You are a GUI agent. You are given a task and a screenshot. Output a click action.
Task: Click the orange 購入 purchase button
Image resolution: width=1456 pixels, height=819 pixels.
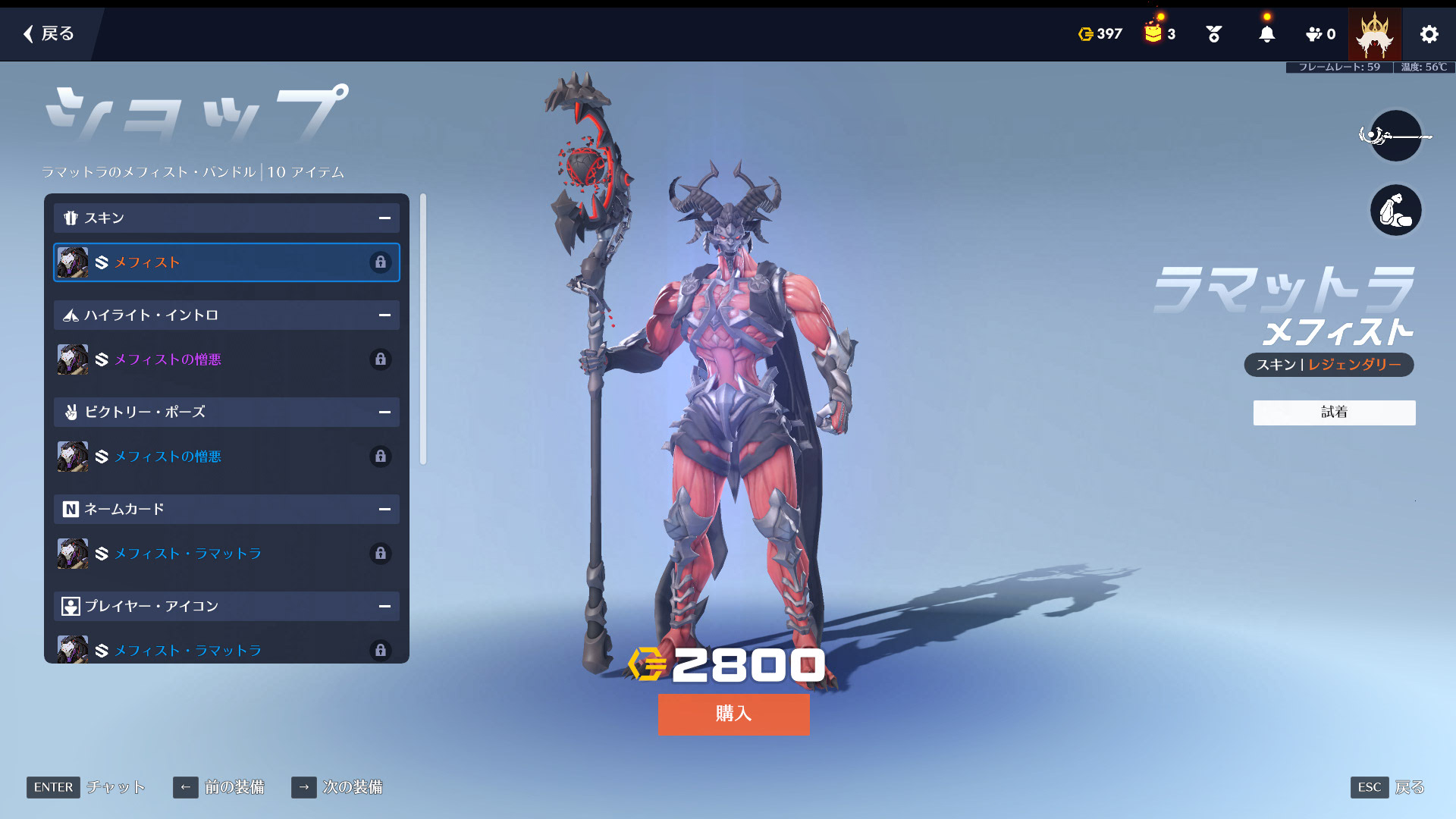tap(733, 714)
